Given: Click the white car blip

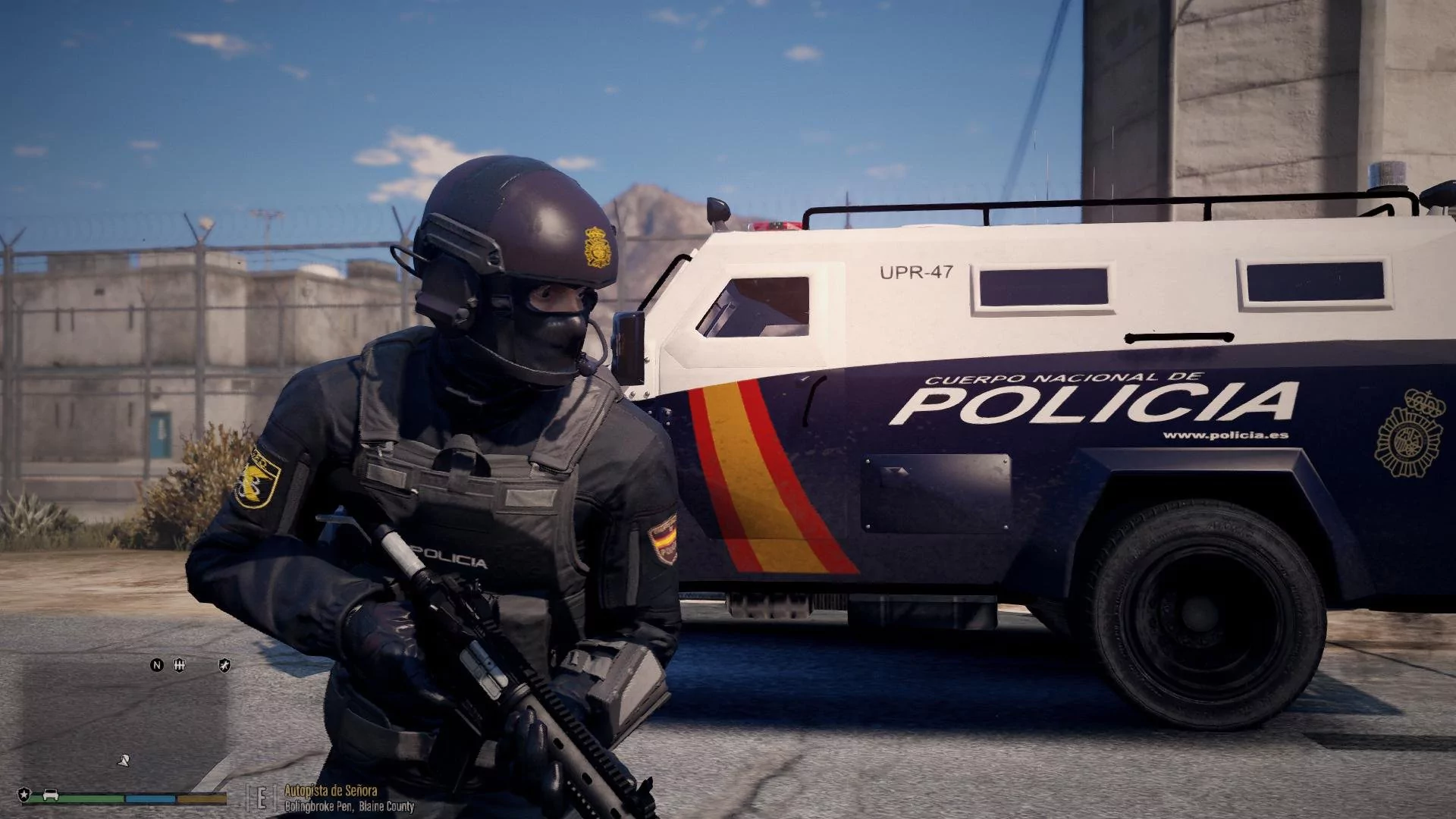Looking at the screenshot, I should (x=49, y=795).
